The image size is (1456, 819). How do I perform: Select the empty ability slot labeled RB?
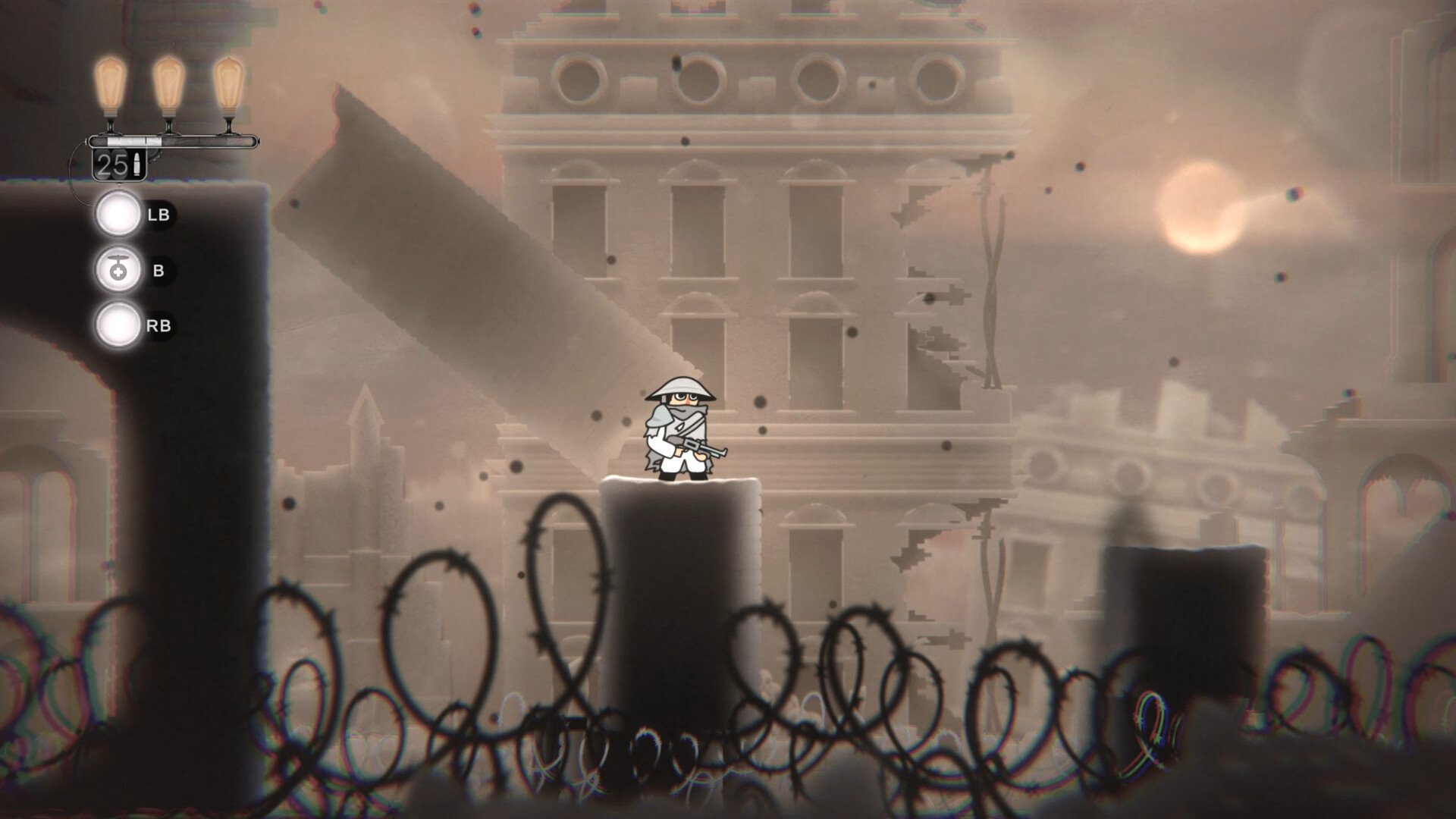click(118, 325)
